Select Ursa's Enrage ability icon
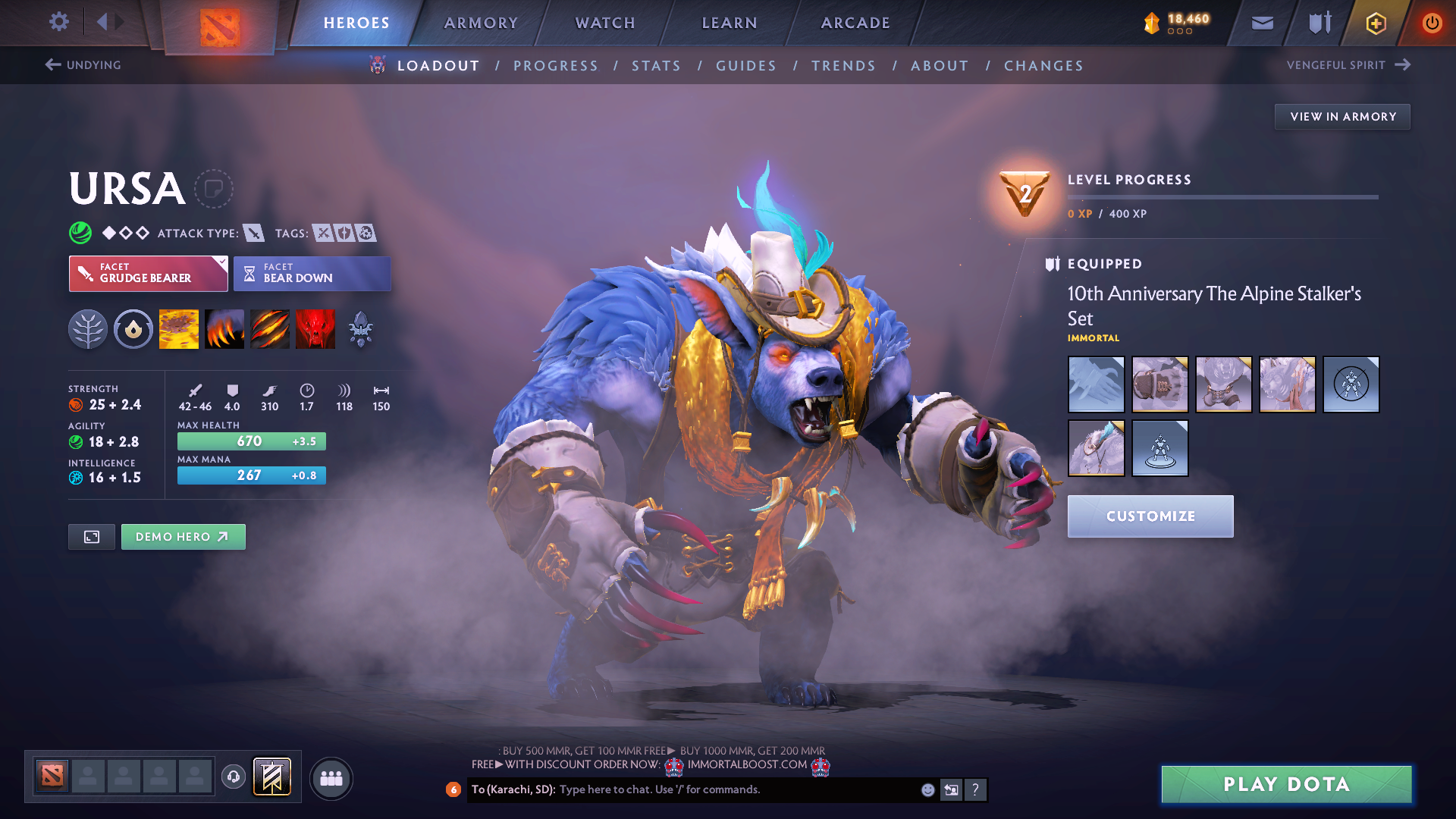This screenshot has height=819, width=1456. point(315,328)
